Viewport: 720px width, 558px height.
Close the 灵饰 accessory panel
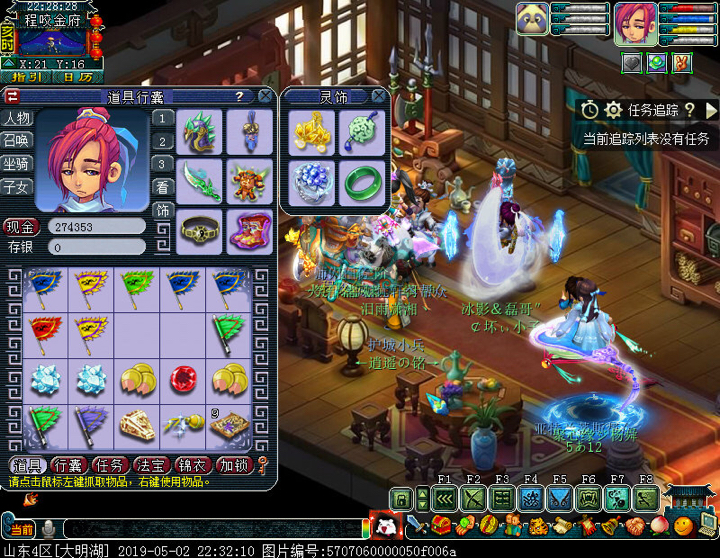(x=378, y=96)
